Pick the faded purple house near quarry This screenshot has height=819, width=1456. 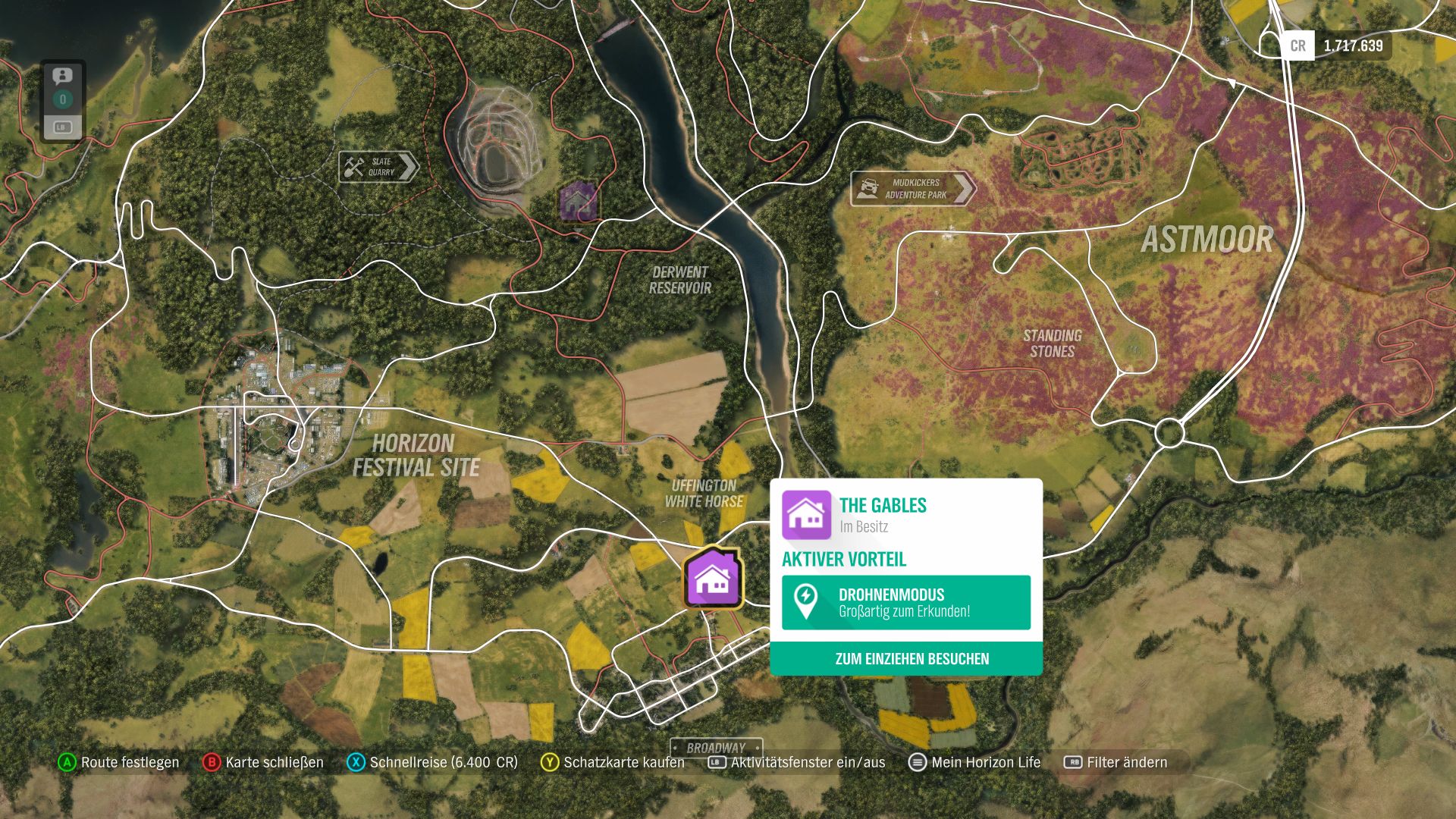pos(578,201)
